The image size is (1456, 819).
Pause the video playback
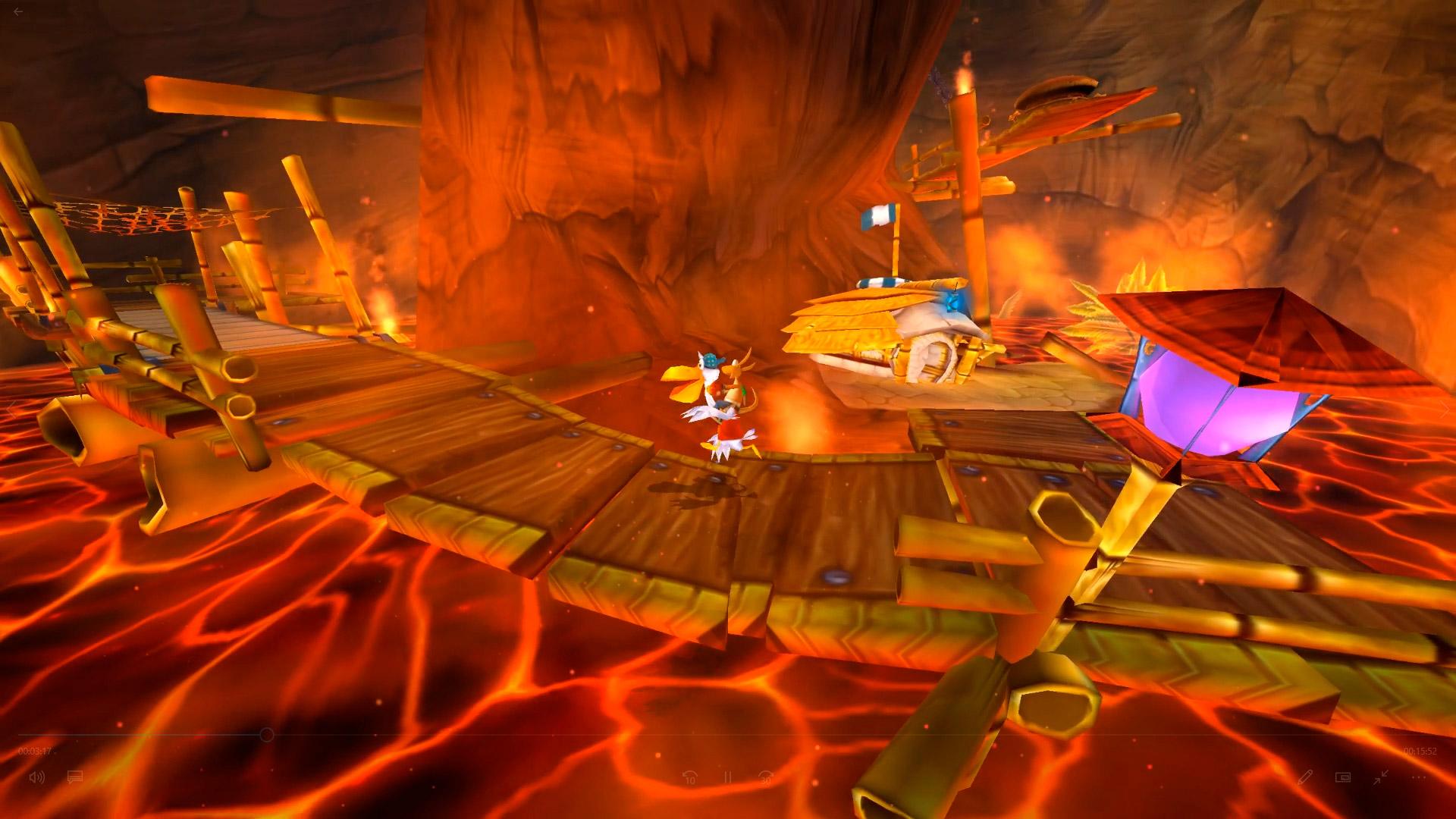(727, 777)
